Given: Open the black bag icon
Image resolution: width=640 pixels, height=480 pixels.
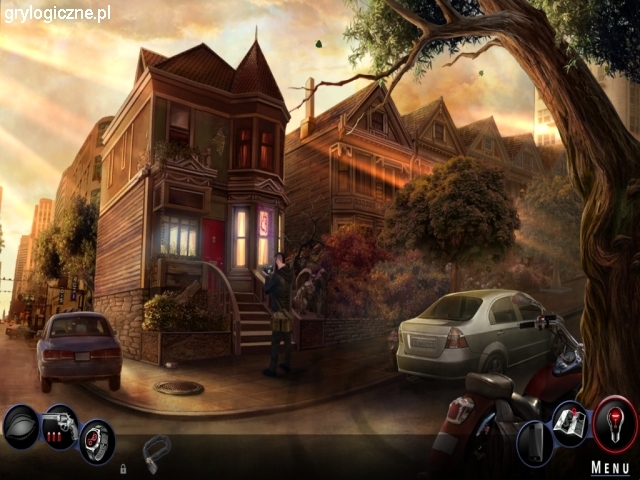Looking at the screenshot, I should point(21,427).
